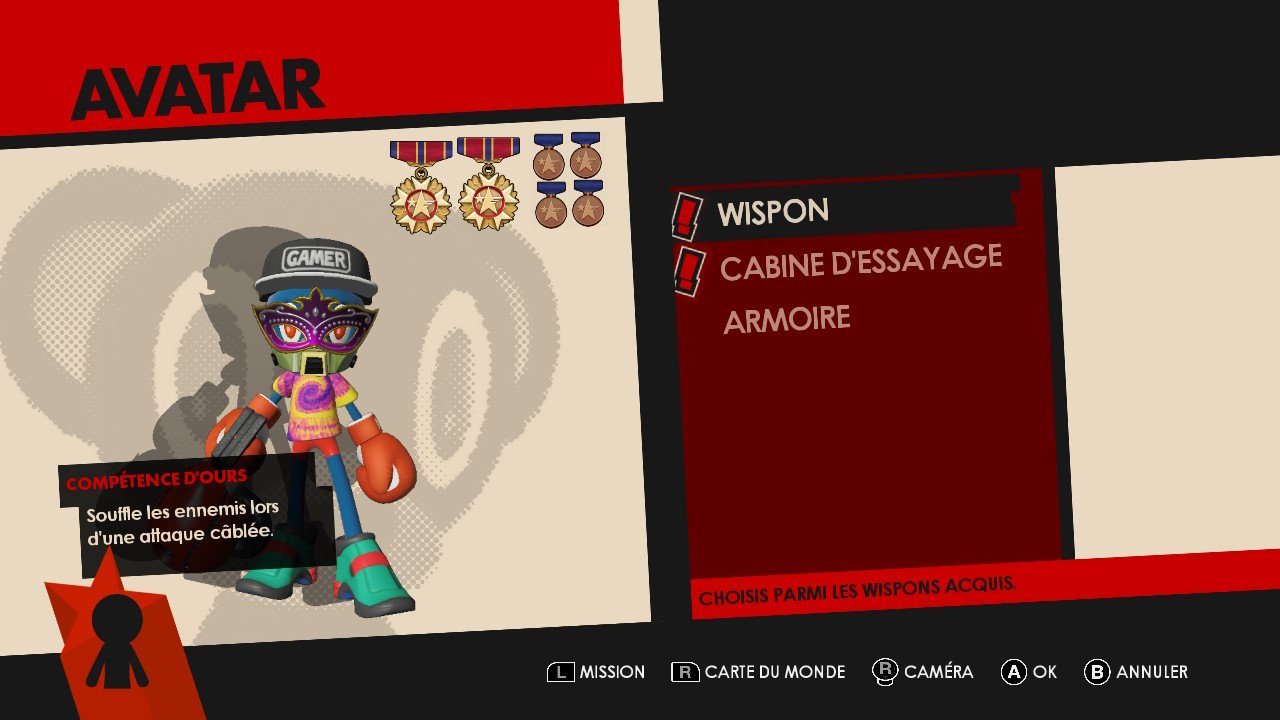Select the Wispon menu entry
Image resolution: width=1280 pixels, height=720 pixels.
(773, 212)
